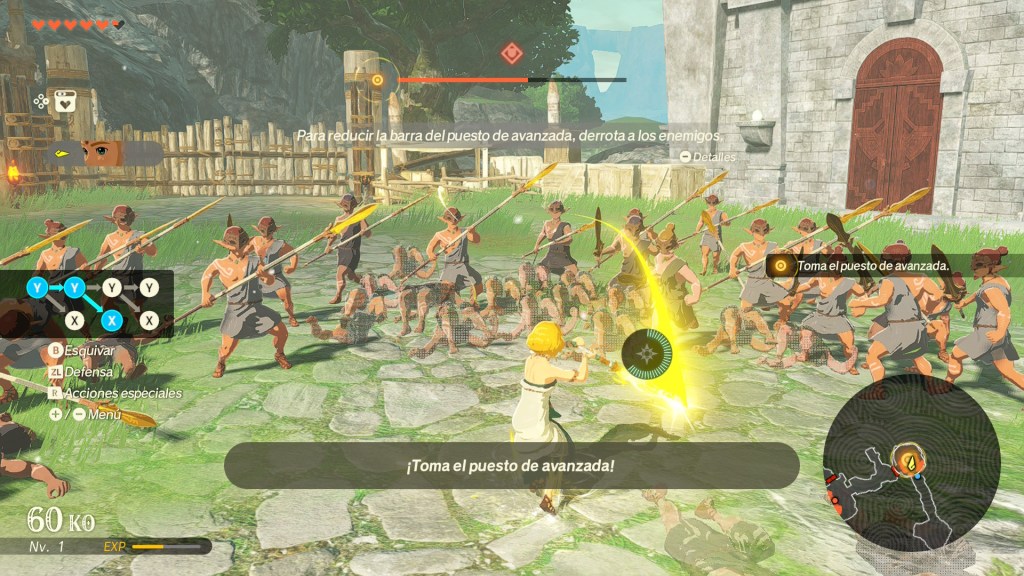1024x576 pixels.
Task: Select the "Toma el puesto de avanzada" objective tracker
Action: click(866, 266)
